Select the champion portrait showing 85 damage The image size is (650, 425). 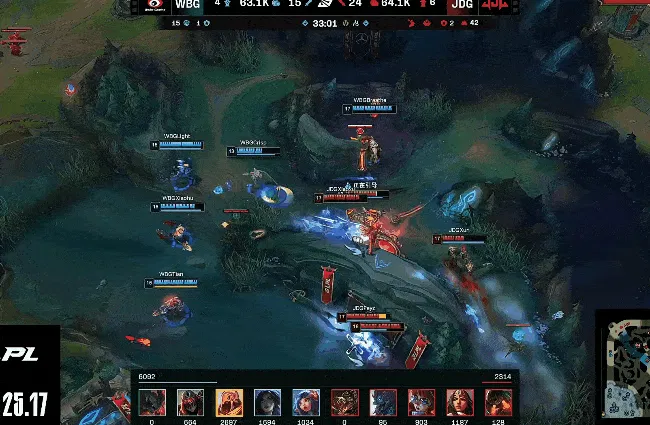tap(383, 402)
